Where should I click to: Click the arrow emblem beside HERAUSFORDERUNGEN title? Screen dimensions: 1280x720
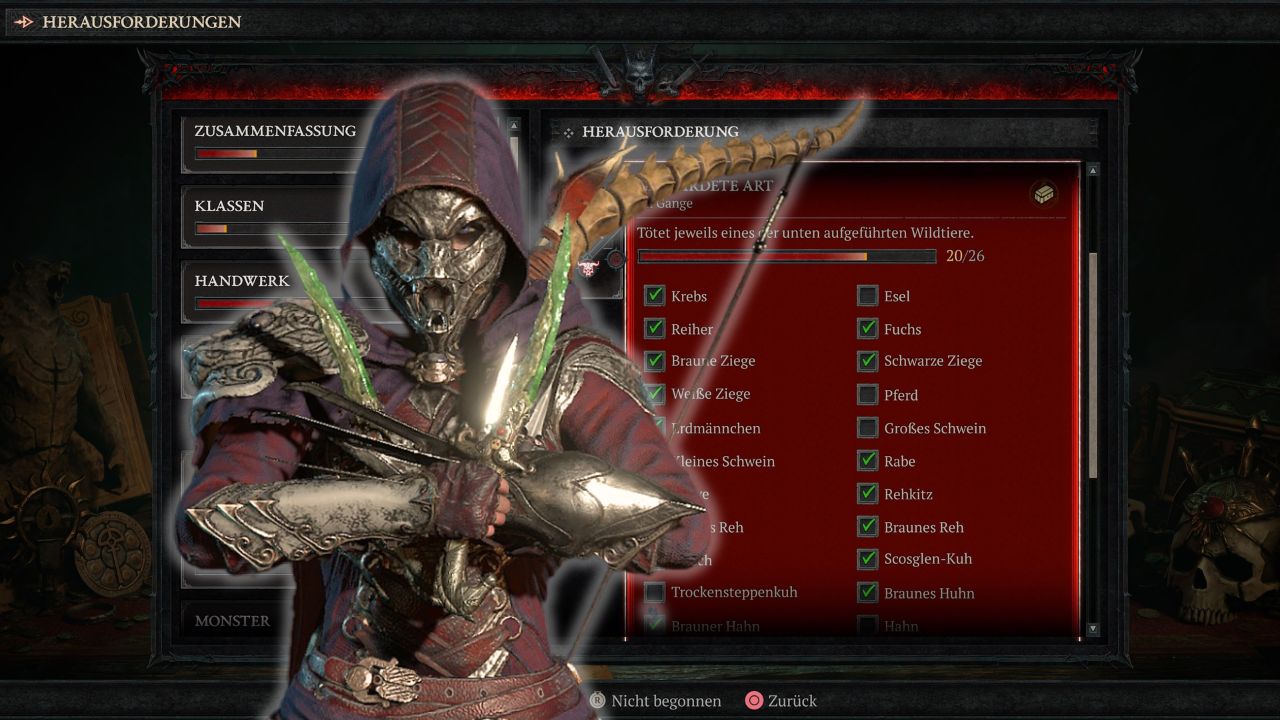(22, 21)
